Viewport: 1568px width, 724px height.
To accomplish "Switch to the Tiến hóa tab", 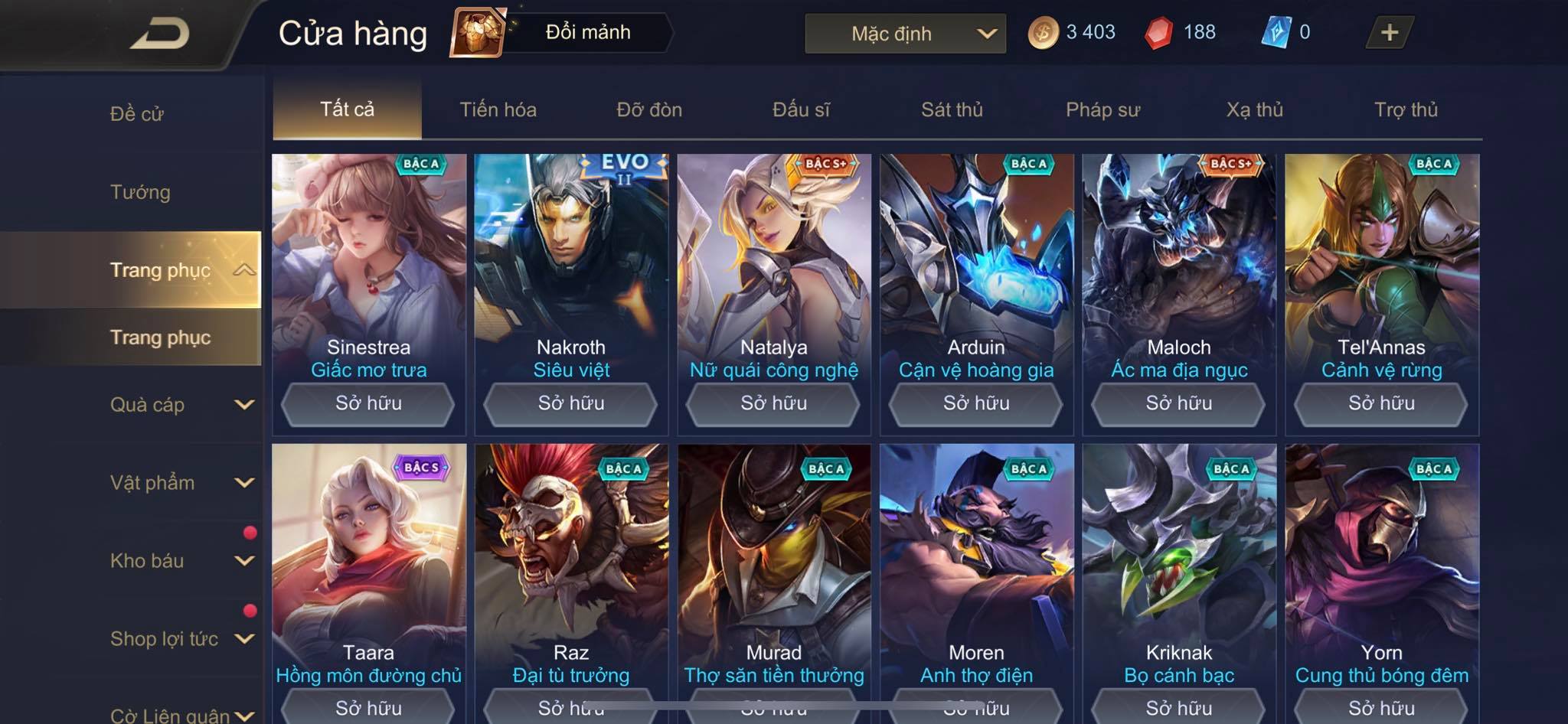I will 498,109.
